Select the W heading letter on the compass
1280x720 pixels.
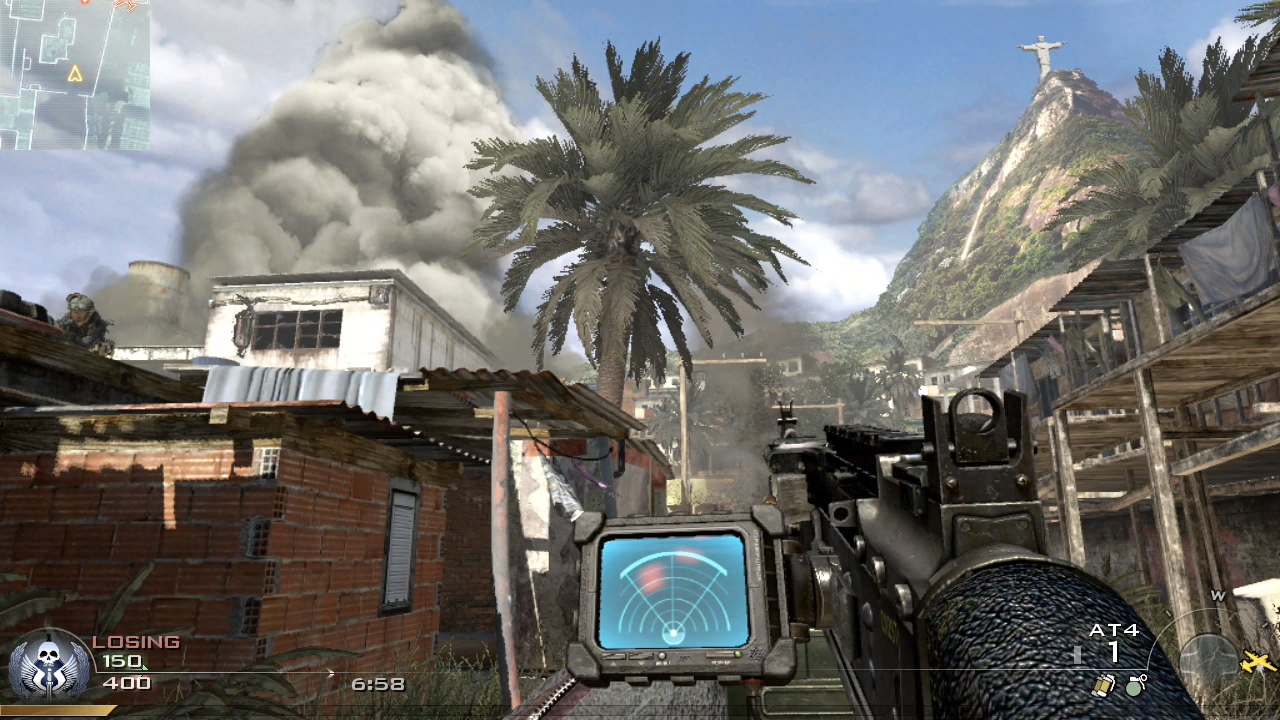coord(1217,595)
